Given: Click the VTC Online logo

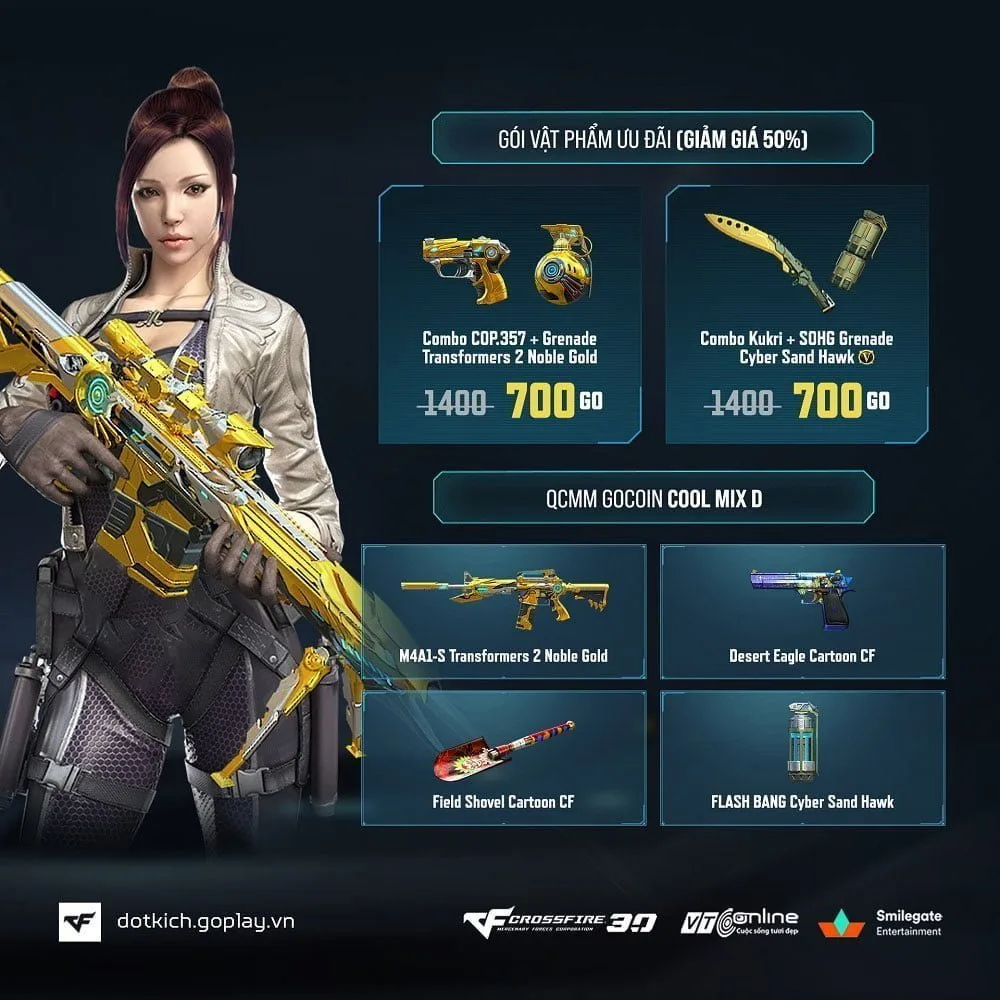Looking at the screenshot, I should coord(739,922).
